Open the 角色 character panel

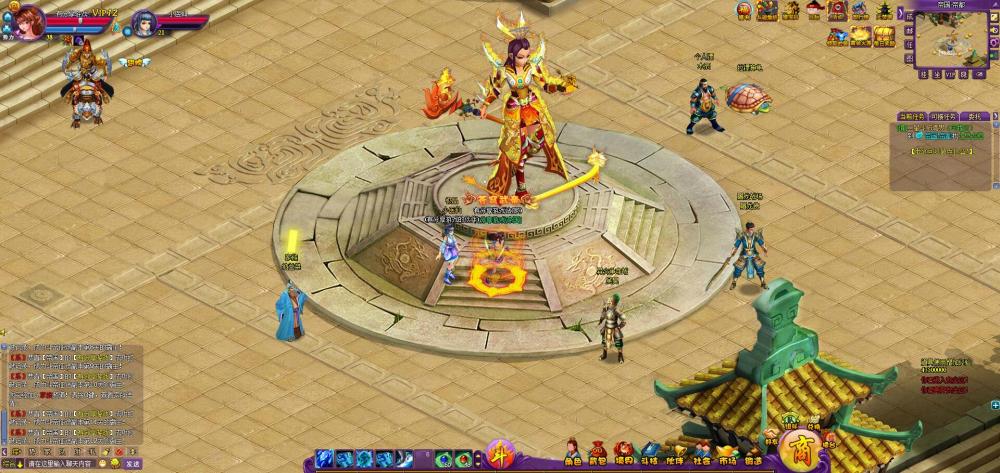coord(573,453)
